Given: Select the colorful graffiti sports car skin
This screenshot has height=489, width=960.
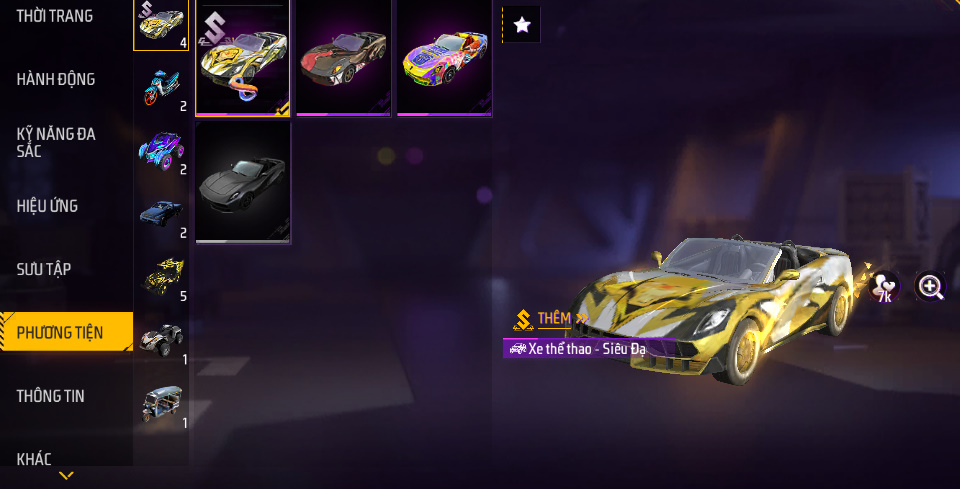Looking at the screenshot, I should coord(443,58).
